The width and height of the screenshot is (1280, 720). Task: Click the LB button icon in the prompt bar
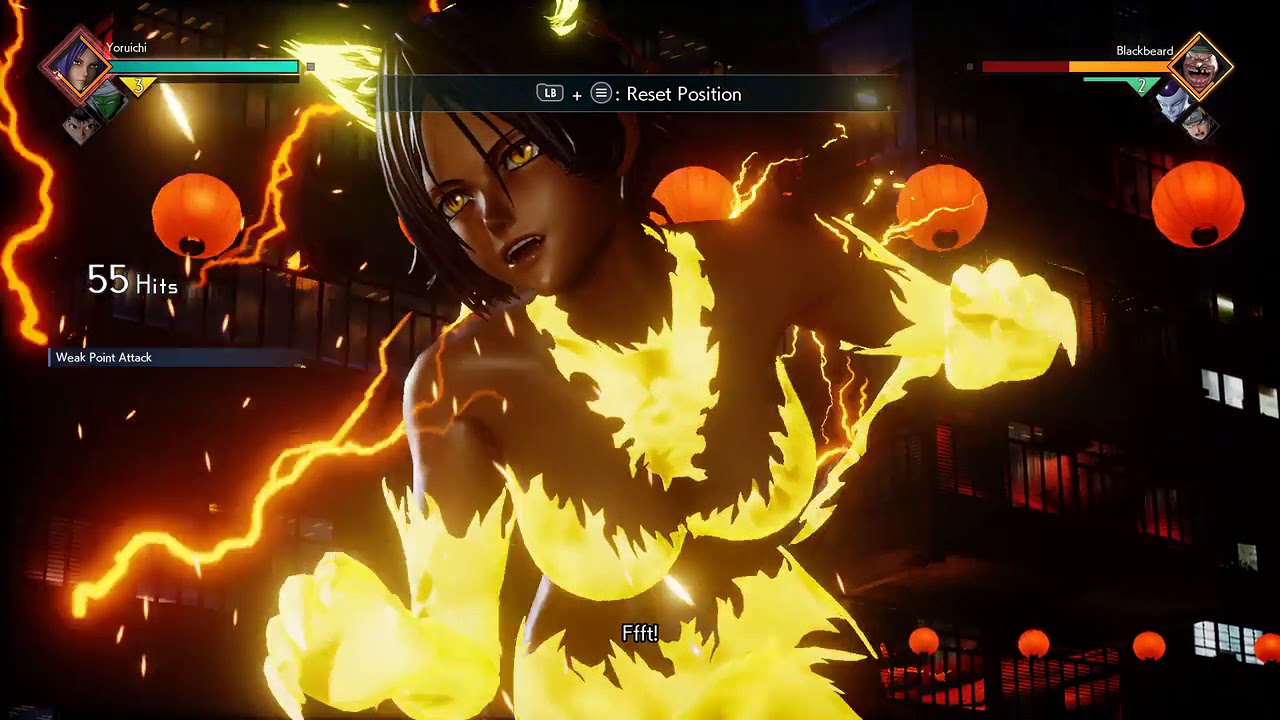[x=549, y=93]
